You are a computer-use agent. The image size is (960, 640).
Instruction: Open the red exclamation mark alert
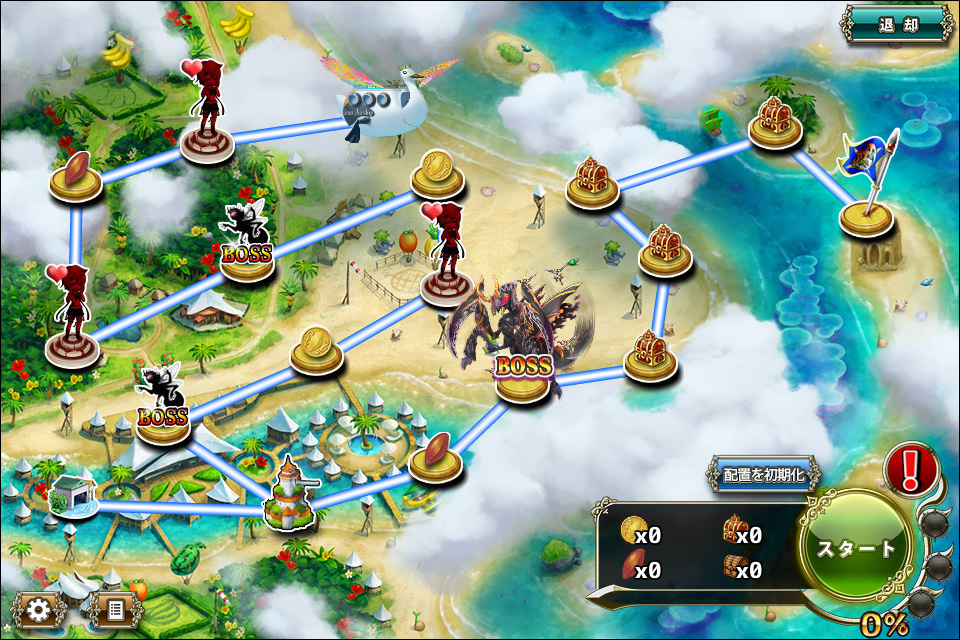pos(910,468)
